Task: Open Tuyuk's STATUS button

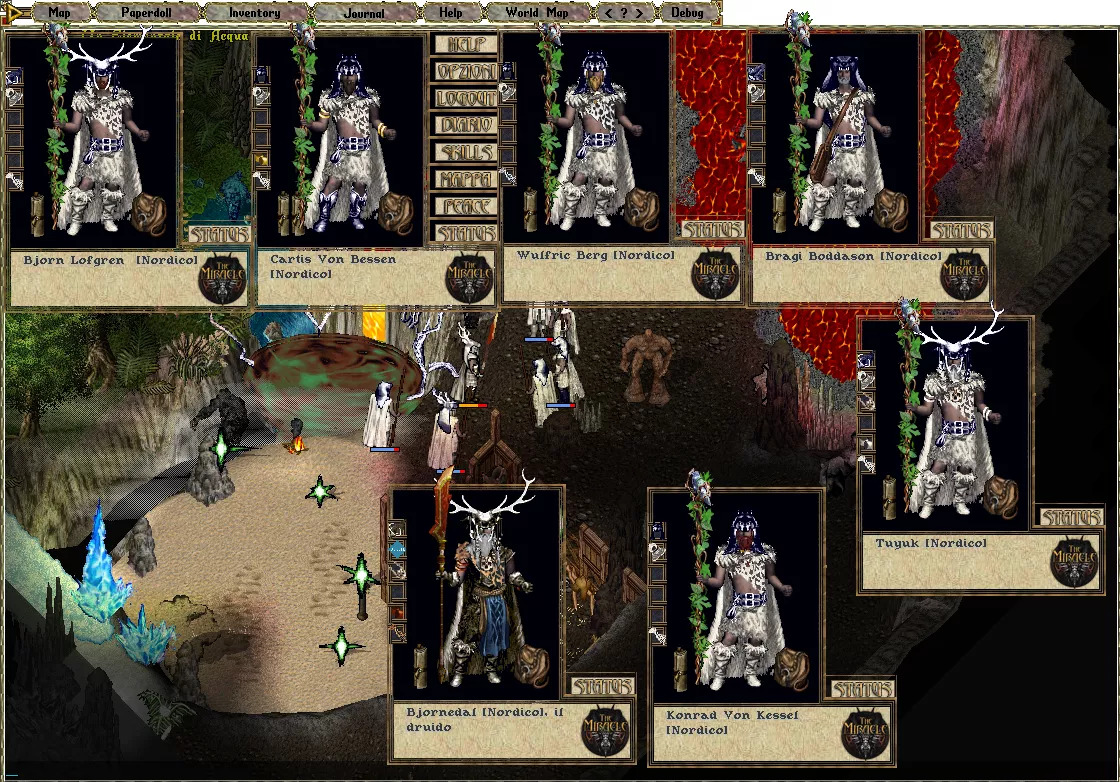Action: [1069, 518]
